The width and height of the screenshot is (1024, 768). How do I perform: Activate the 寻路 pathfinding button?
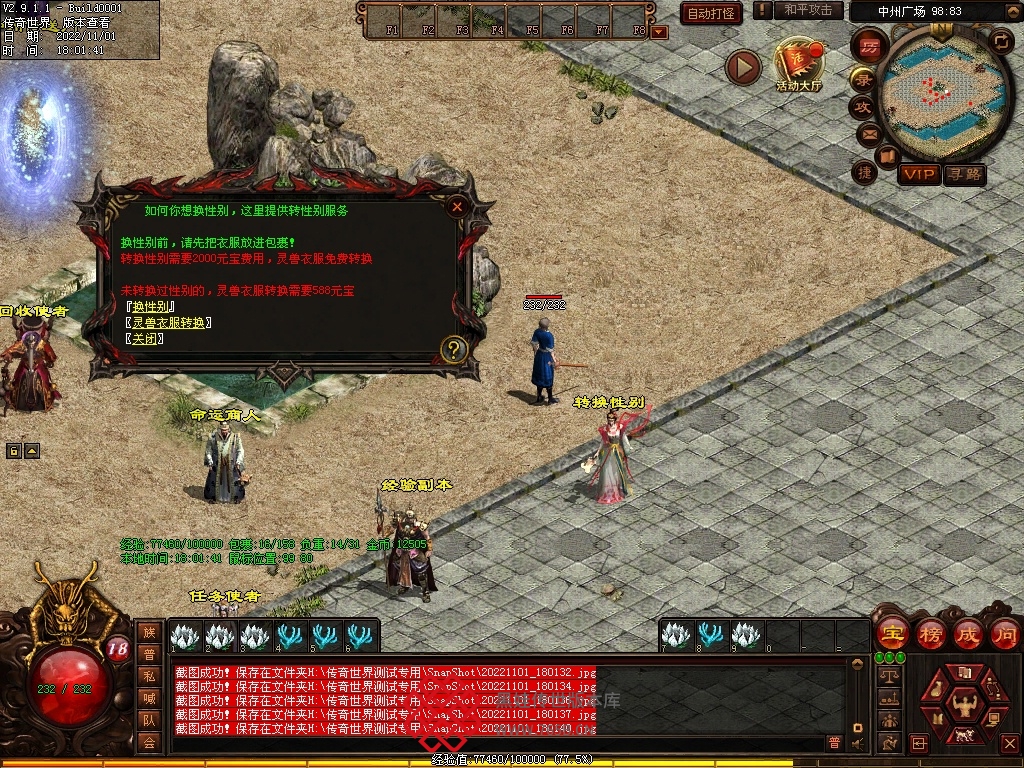(x=965, y=175)
